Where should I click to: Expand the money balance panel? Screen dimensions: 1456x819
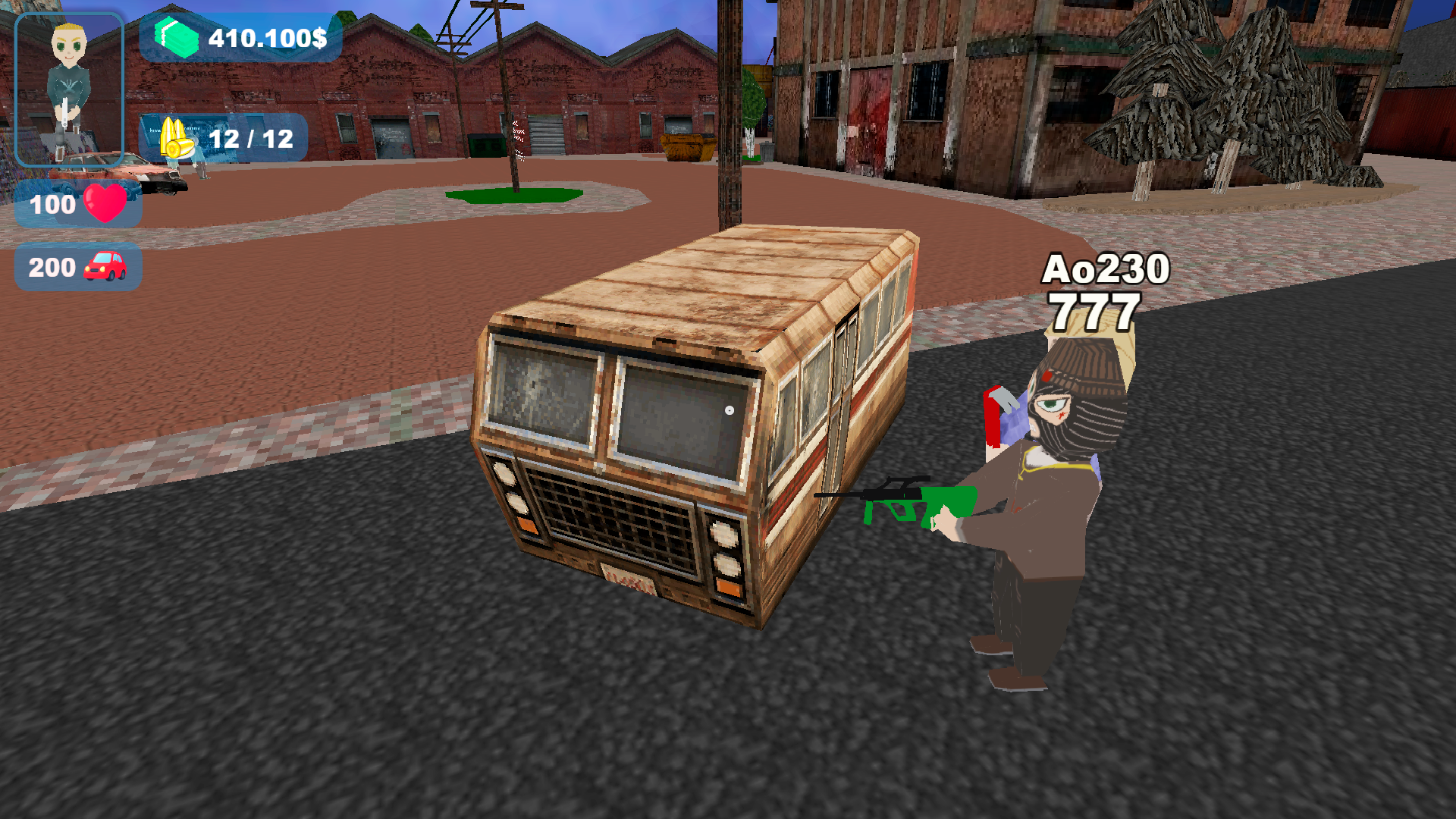pyautogui.click(x=243, y=36)
